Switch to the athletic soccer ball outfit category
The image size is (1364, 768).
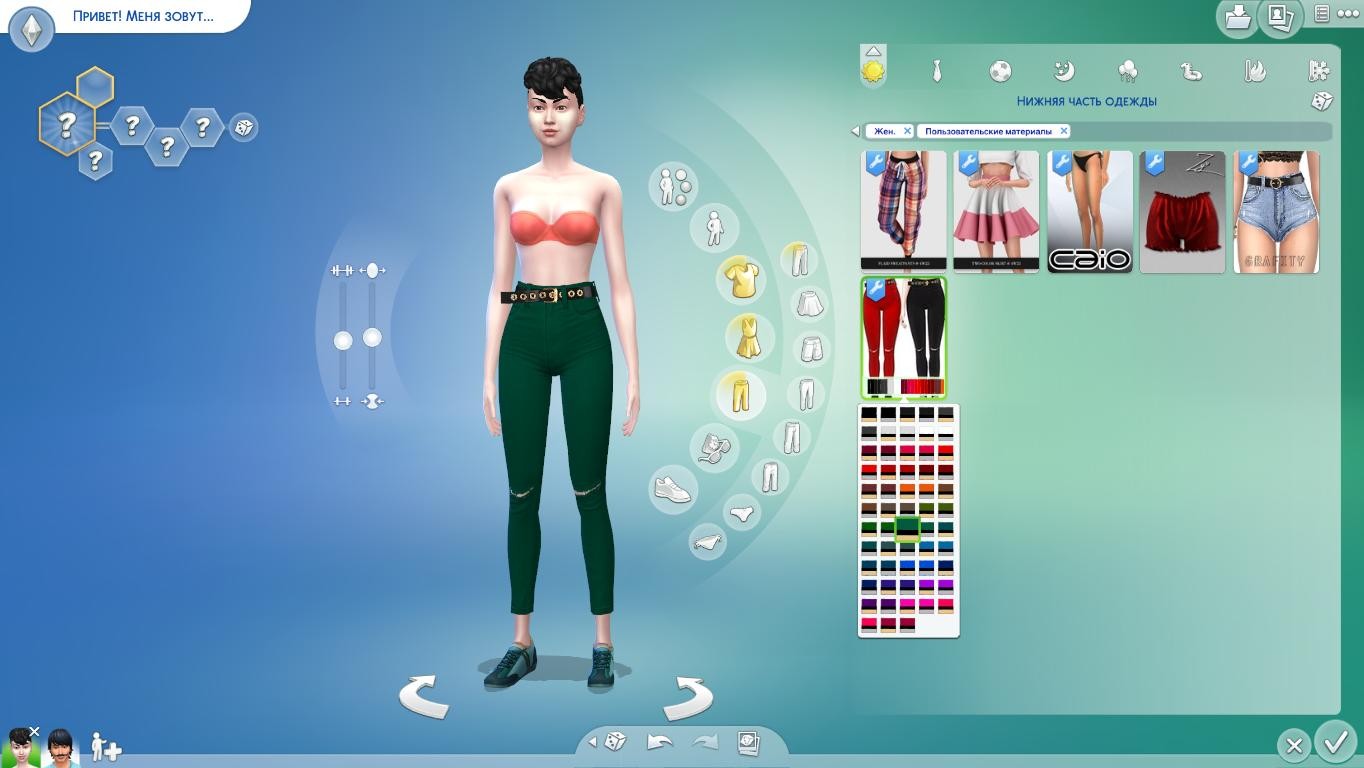point(1000,71)
